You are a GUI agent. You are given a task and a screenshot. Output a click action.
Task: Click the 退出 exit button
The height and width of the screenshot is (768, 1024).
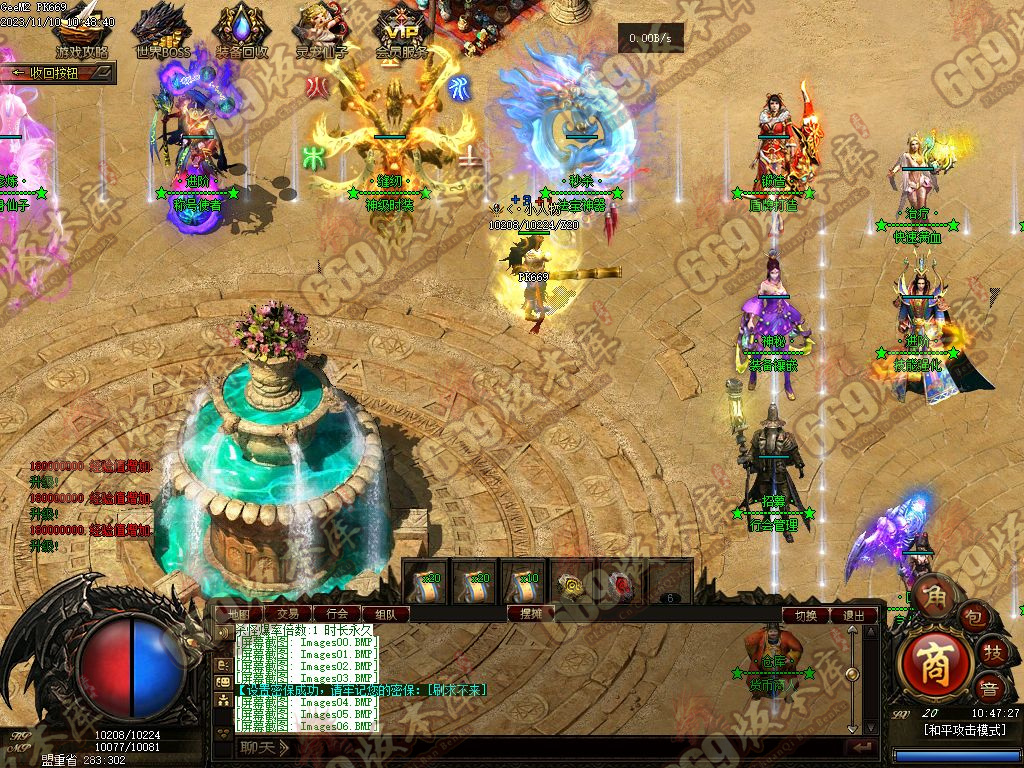[854, 615]
